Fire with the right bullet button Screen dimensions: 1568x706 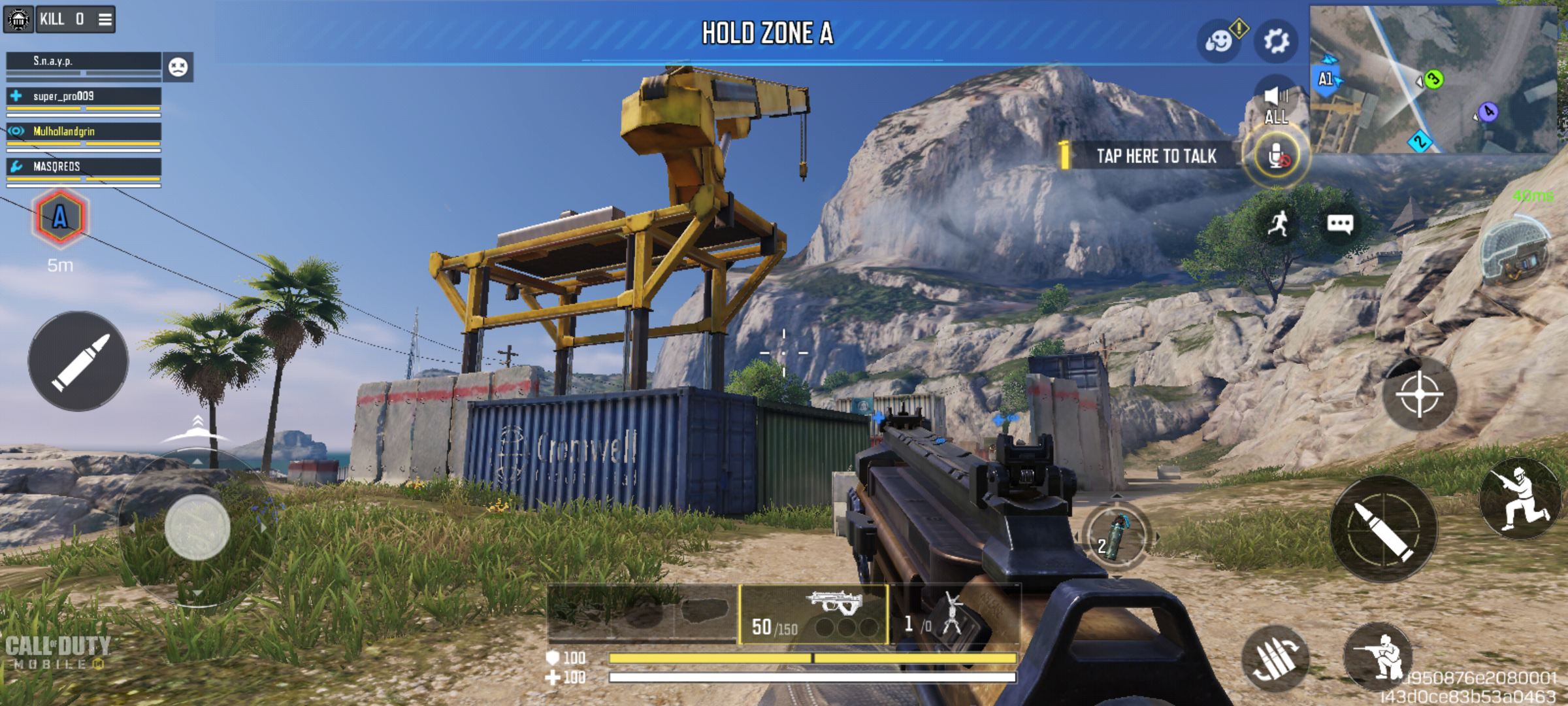1384,528
